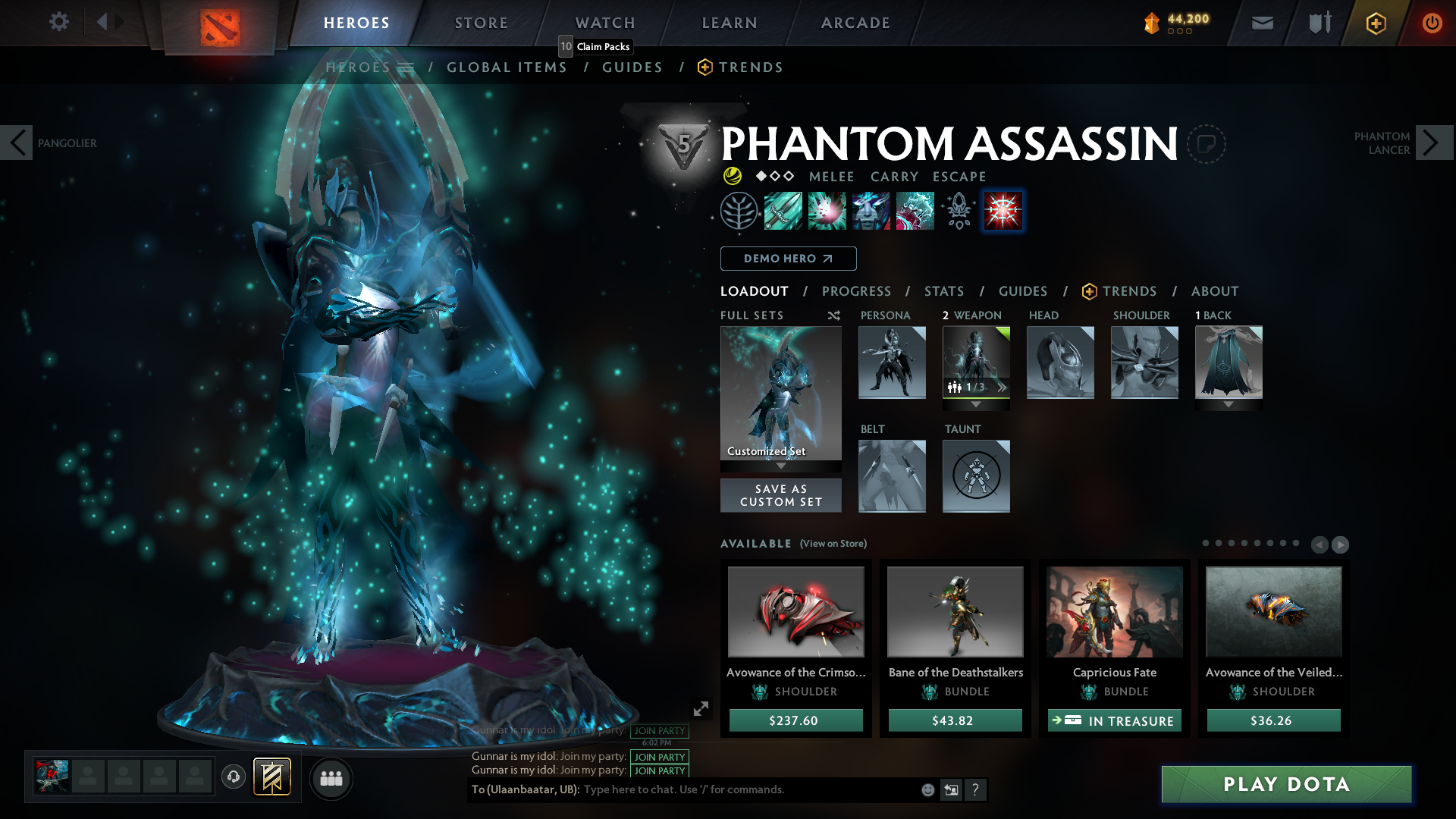Open the ARCADE menu
Screen dimensions: 1456x819
click(855, 23)
